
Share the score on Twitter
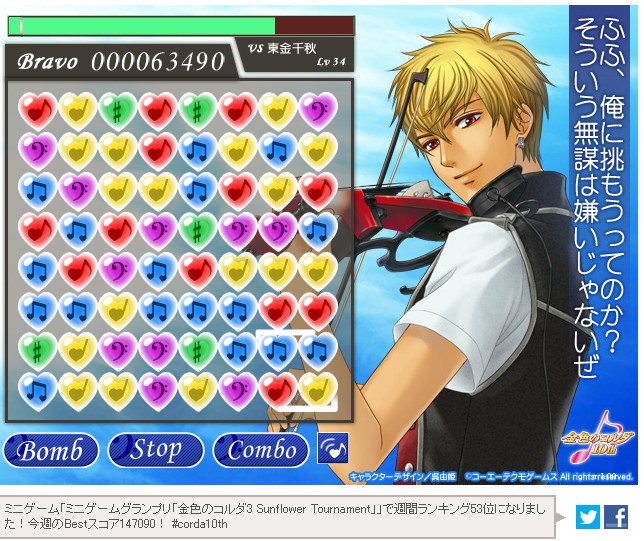(x=587, y=517)
